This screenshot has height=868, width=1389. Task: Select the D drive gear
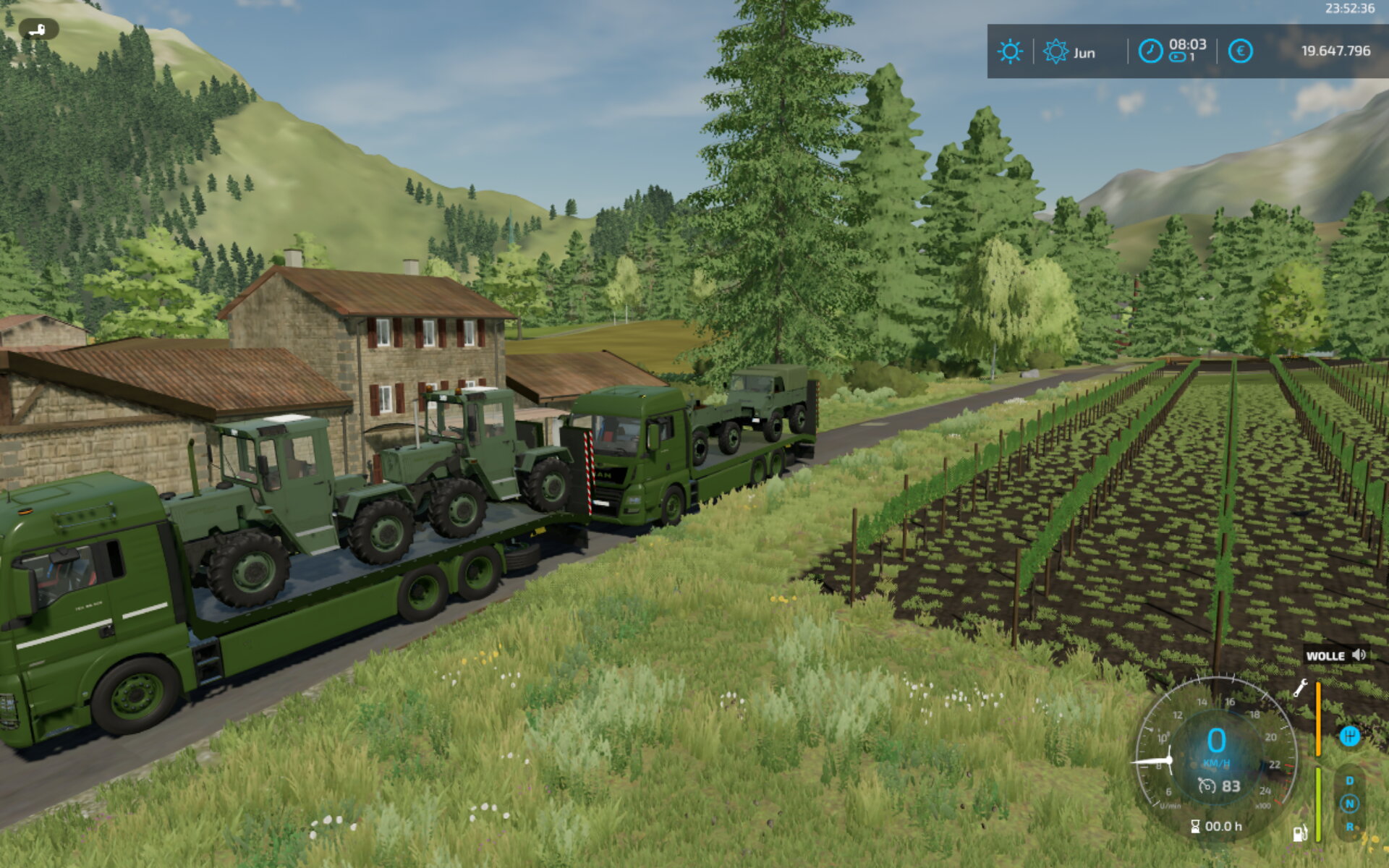tap(1349, 781)
